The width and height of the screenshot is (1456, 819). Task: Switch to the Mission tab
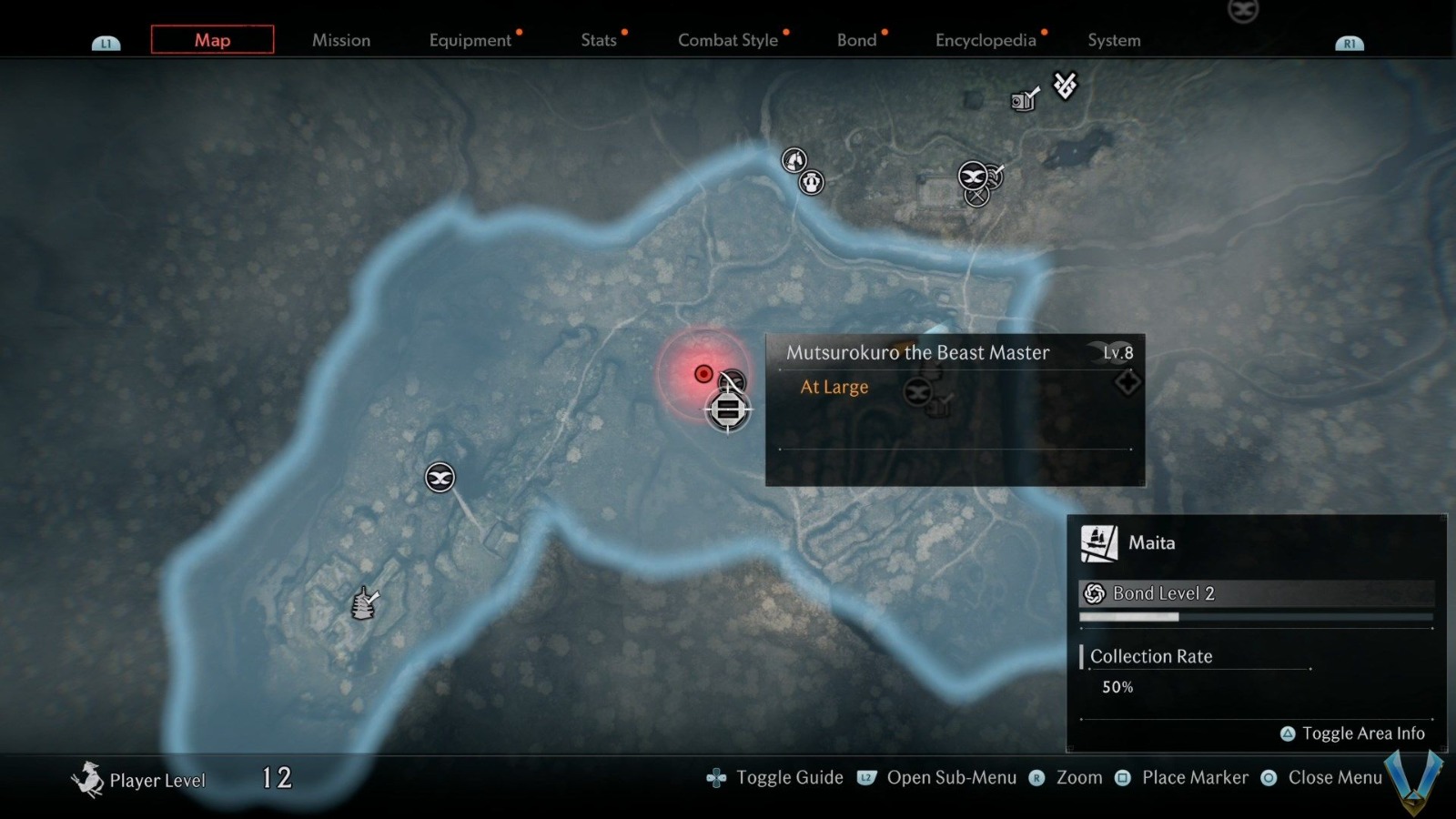(341, 40)
